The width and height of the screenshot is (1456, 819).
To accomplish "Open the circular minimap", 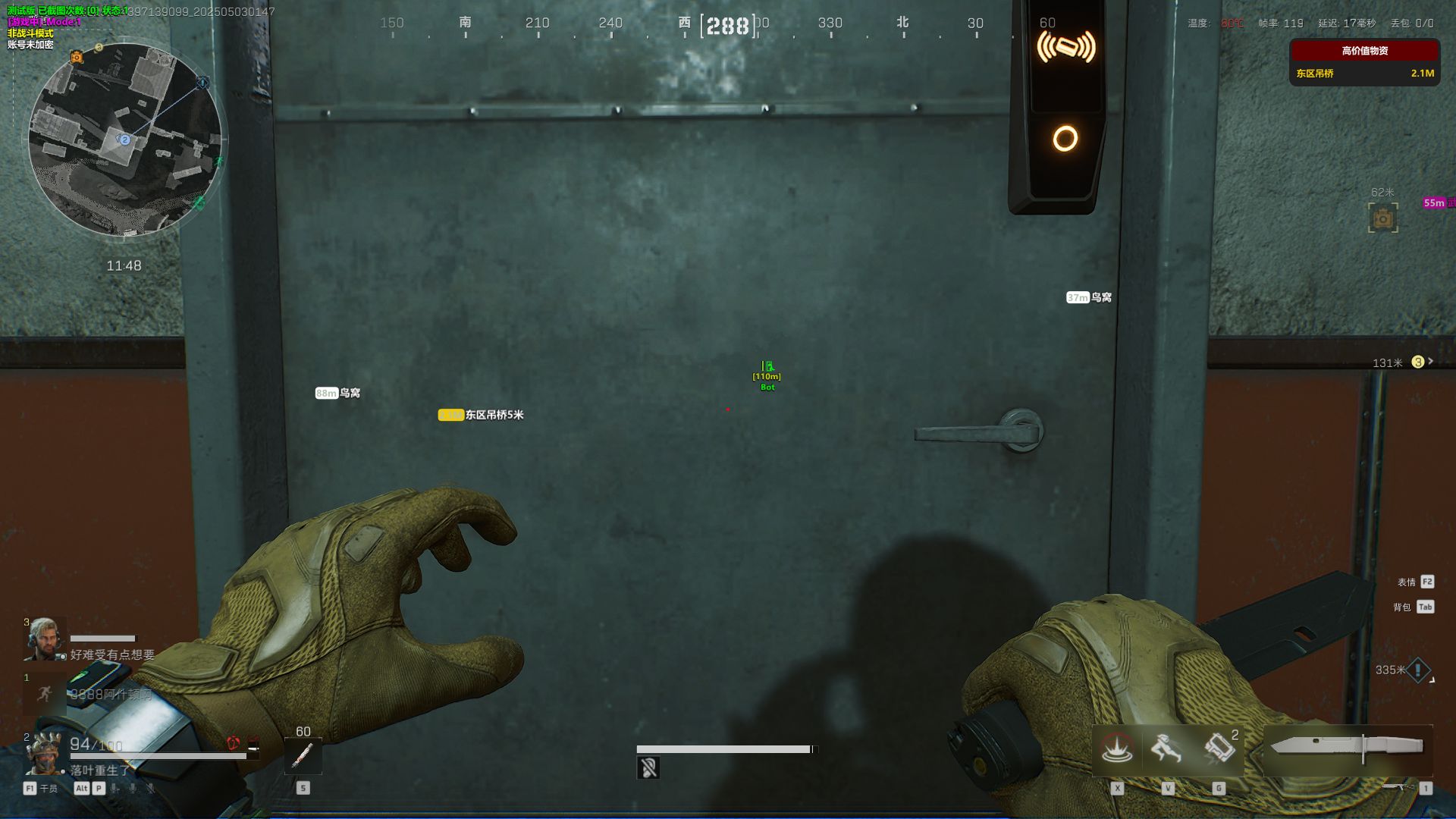I will (125, 140).
